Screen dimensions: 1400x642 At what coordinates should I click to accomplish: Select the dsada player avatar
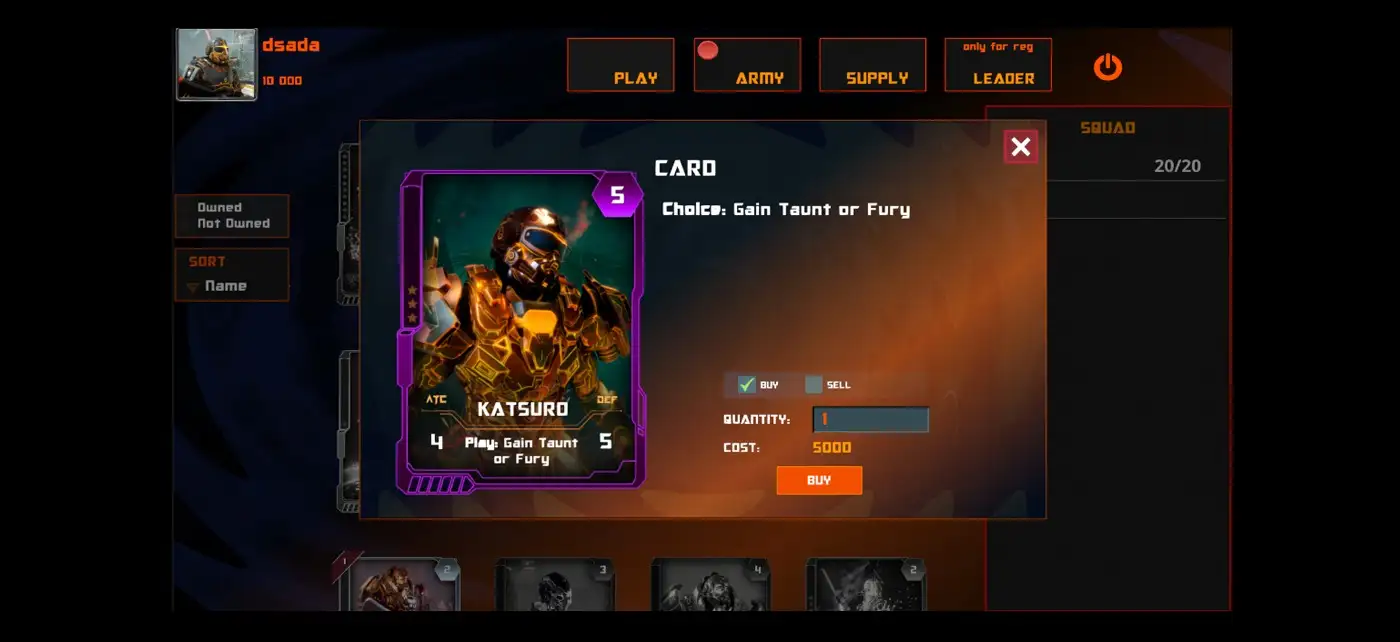[216, 65]
